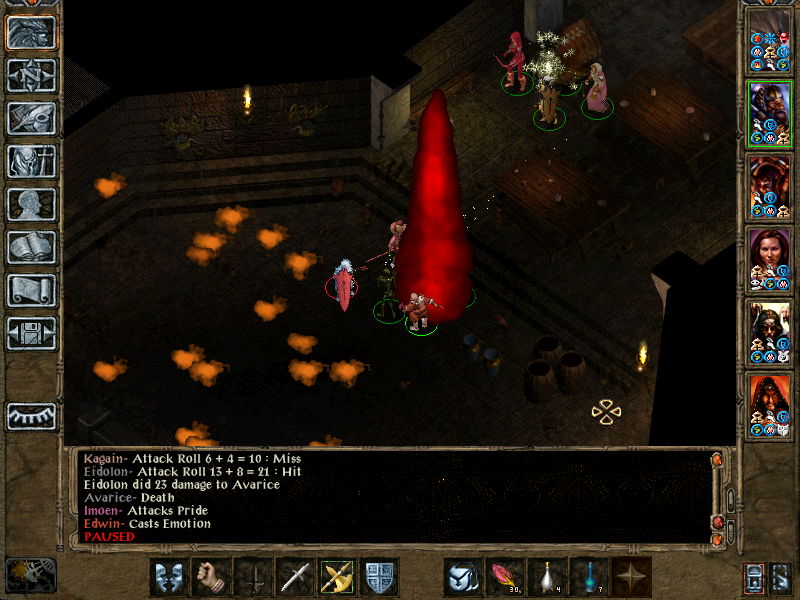Screen dimensions: 800x600
Task: Choose the fist weapon slot
Action: click(x=212, y=576)
